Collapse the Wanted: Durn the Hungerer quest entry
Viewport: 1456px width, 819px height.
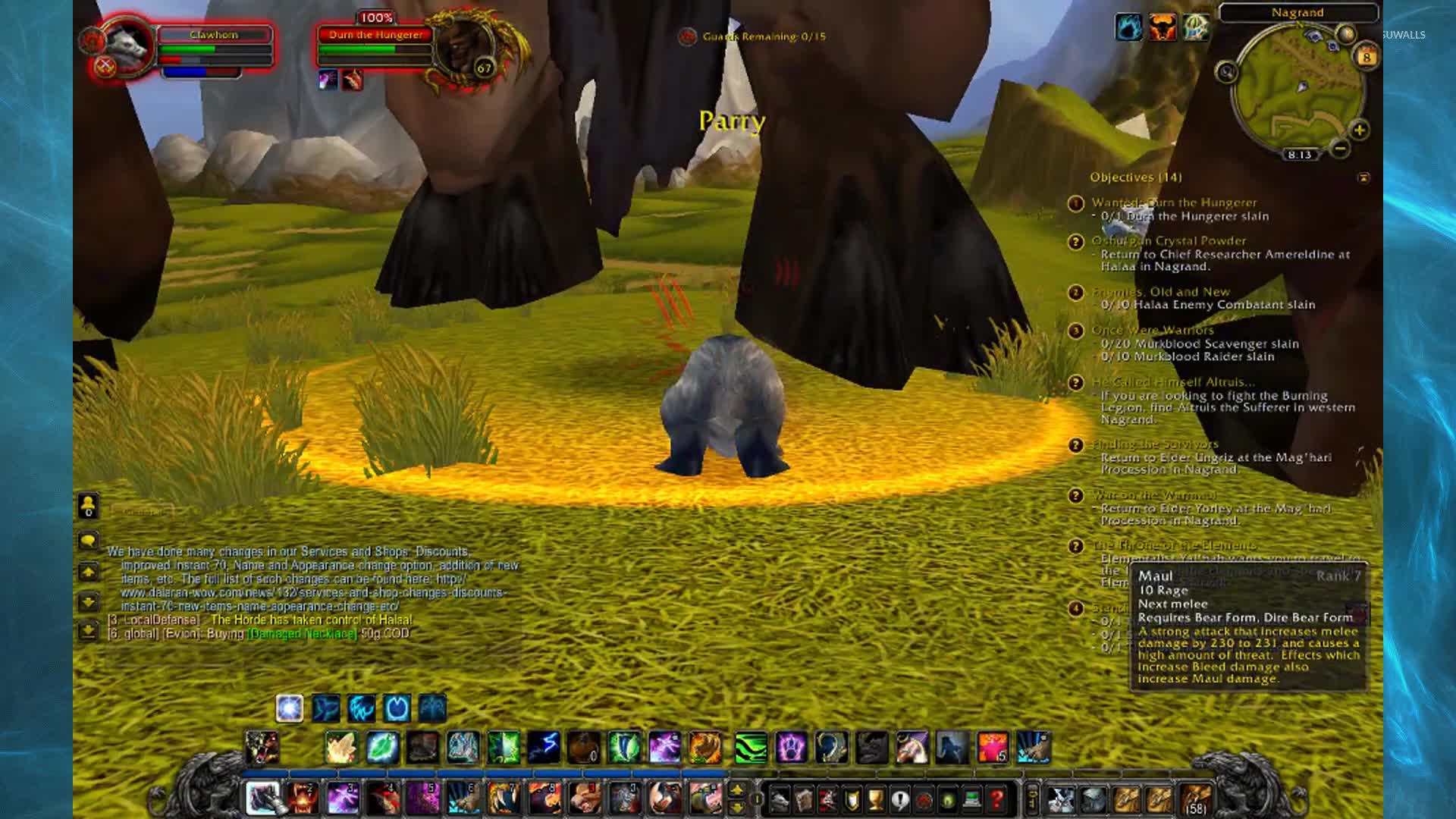pyautogui.click(x=1075, y=203)
